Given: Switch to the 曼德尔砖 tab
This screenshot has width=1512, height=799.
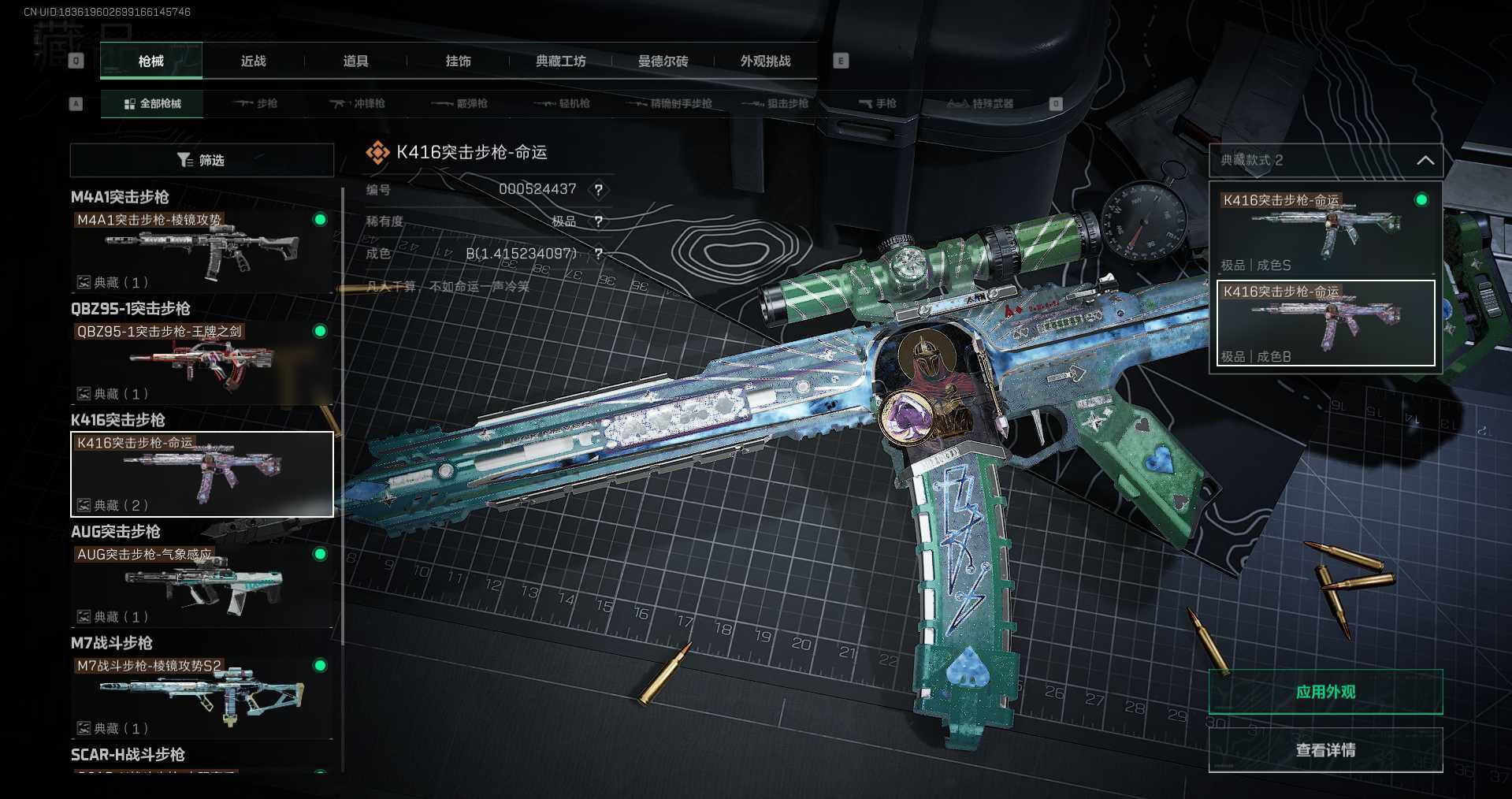Looking at the screenshot, I should [663, 61].
